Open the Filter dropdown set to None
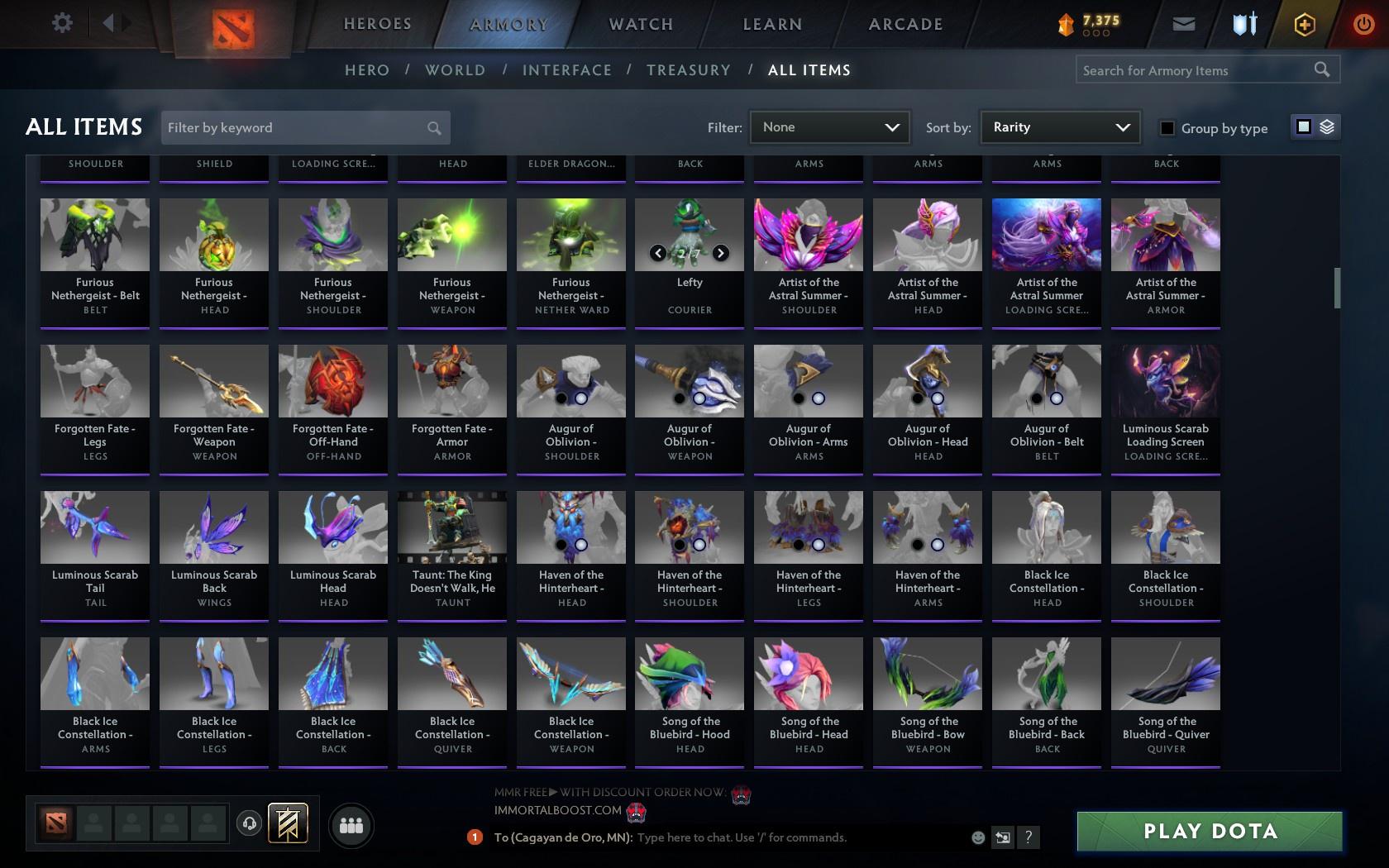The width and height of the screenshot is (1389, 868). pos(829,127)
